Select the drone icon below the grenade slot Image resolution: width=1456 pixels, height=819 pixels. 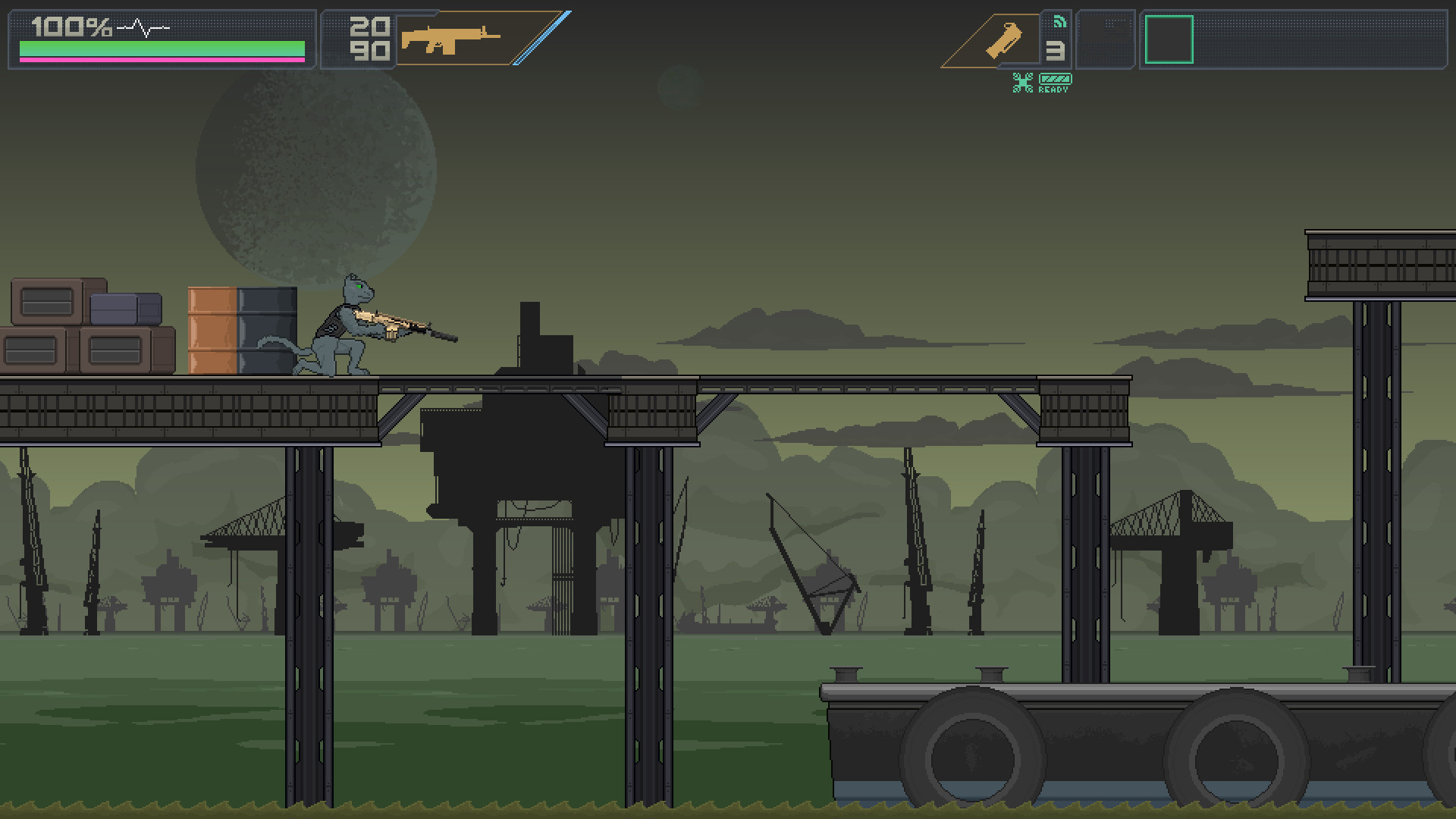pos(1024,80)
